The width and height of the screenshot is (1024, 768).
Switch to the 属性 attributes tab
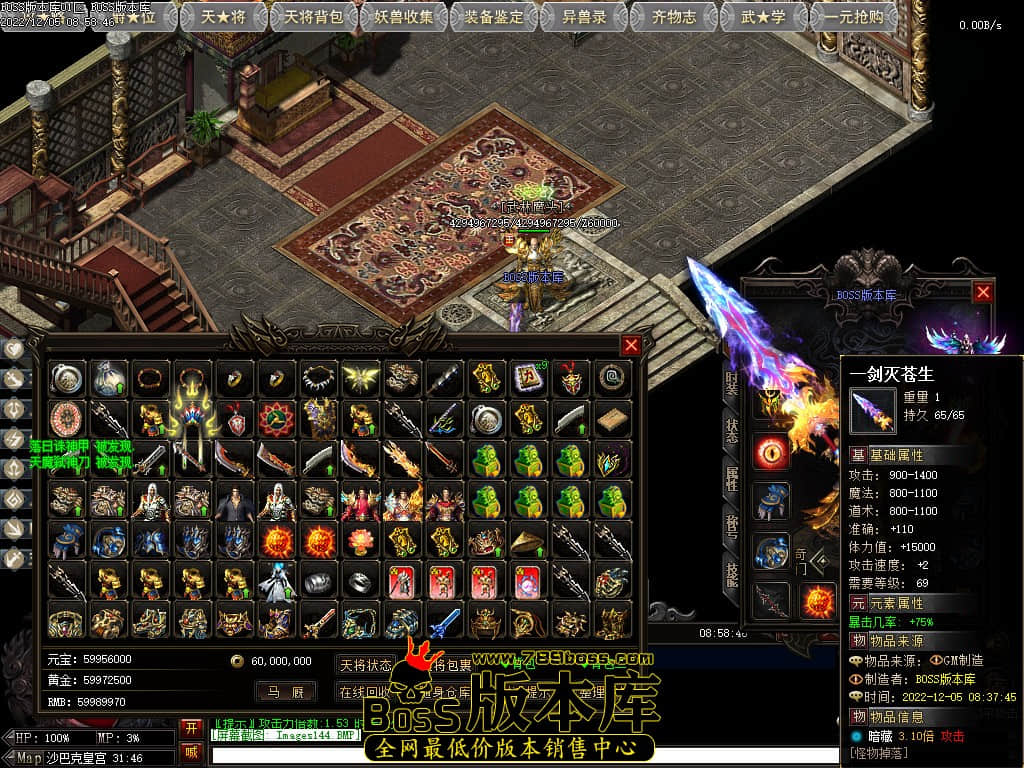pyautogui.click(x=732, y=478)
